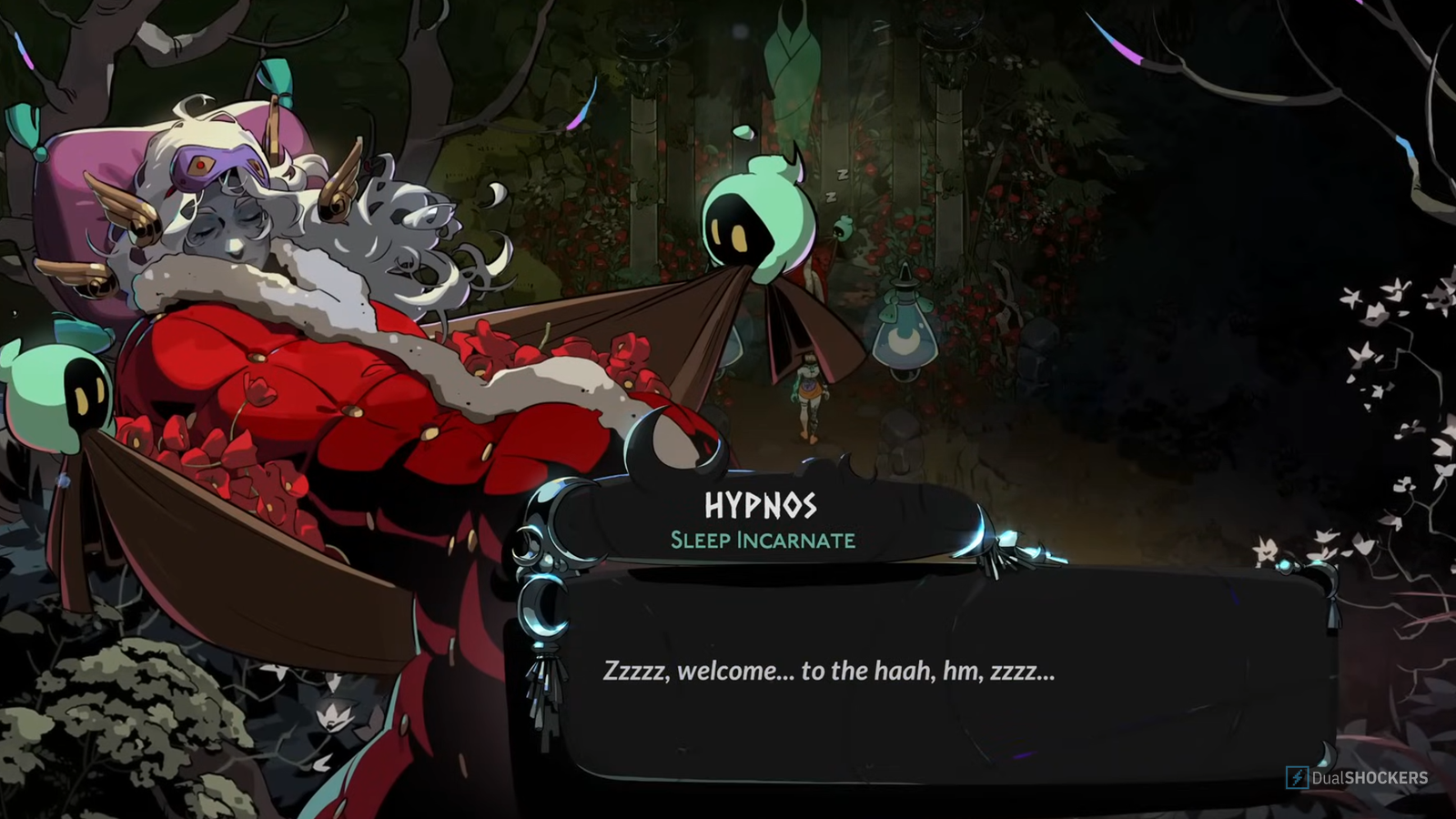Click the DualShockers watermark text
Image resolution: width=1456 pixels, height=819 pixels.
tap(1370, 778)
